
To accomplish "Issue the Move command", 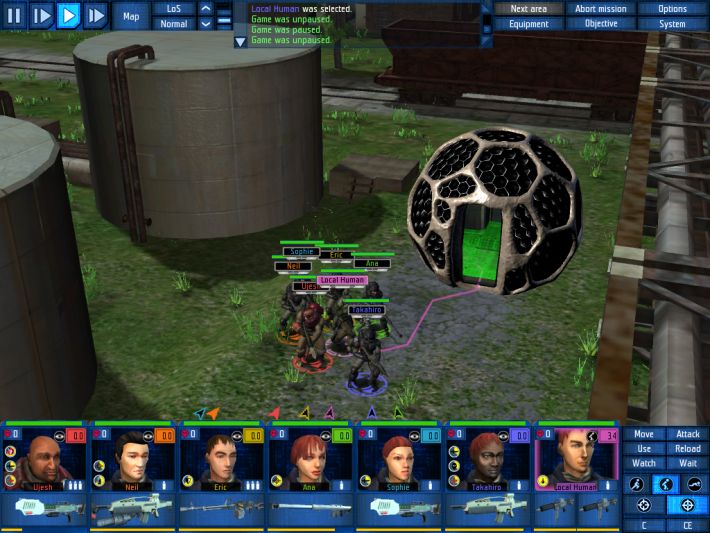I will click(x=644, y=434).
